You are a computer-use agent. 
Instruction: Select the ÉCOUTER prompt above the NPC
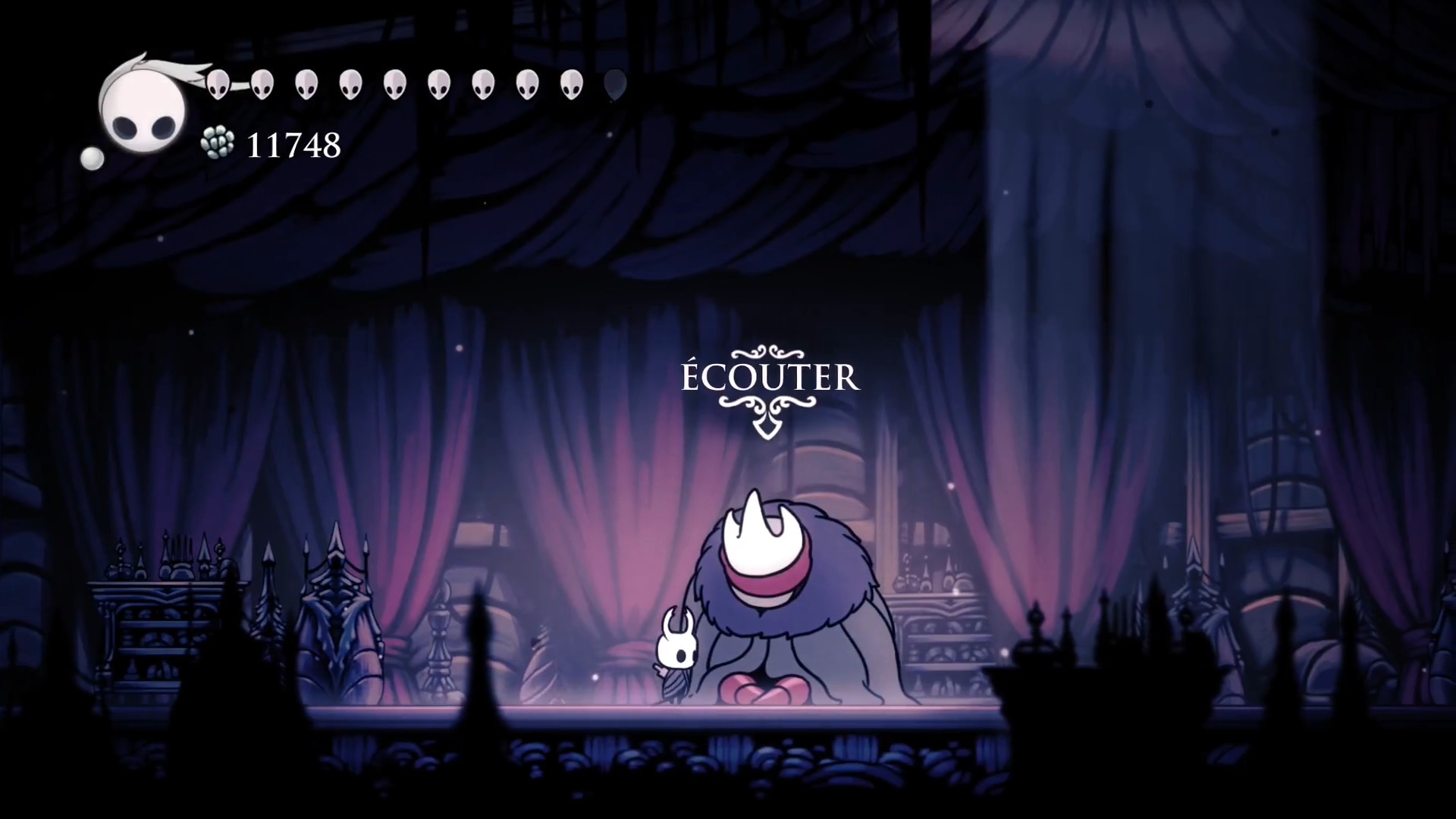coord(770,378)
